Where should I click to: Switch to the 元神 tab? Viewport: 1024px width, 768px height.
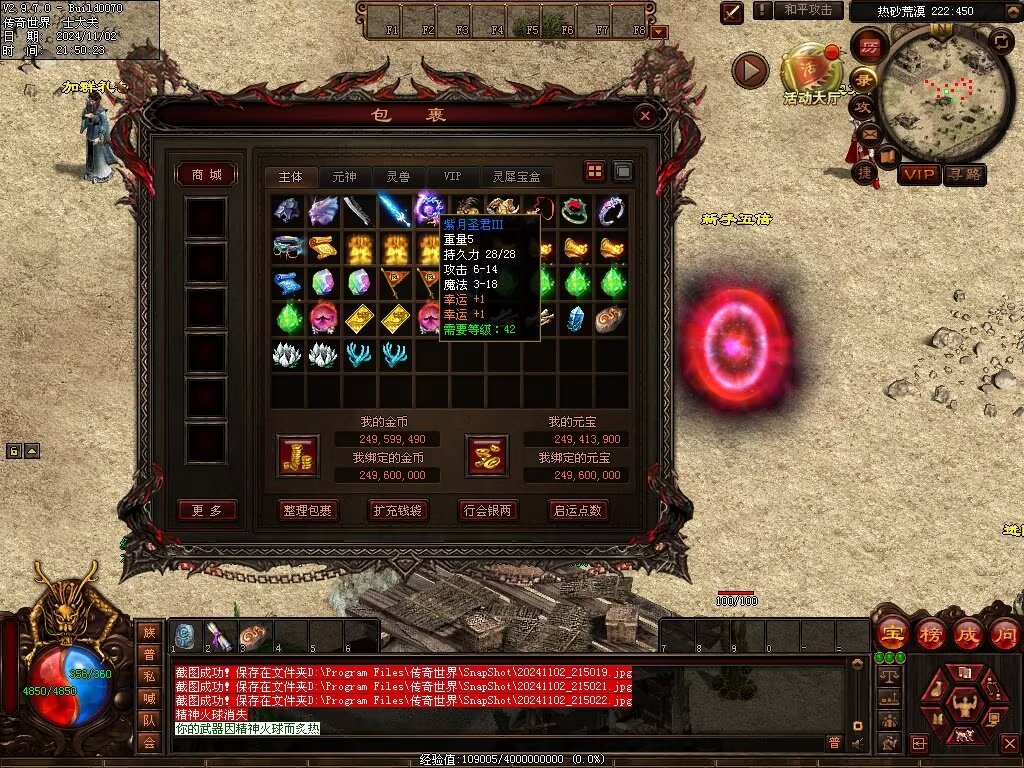344,177
